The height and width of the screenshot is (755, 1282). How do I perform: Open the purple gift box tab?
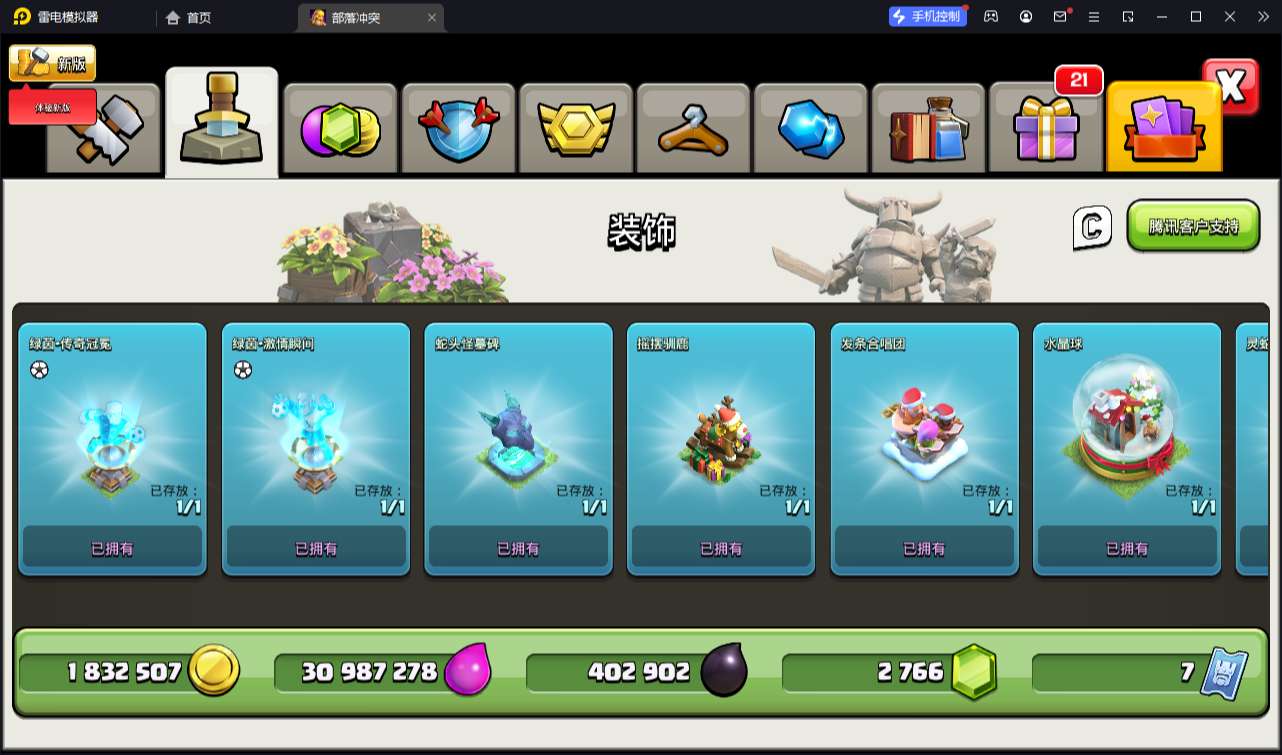pyautogui.click(x=1046, y=129)
